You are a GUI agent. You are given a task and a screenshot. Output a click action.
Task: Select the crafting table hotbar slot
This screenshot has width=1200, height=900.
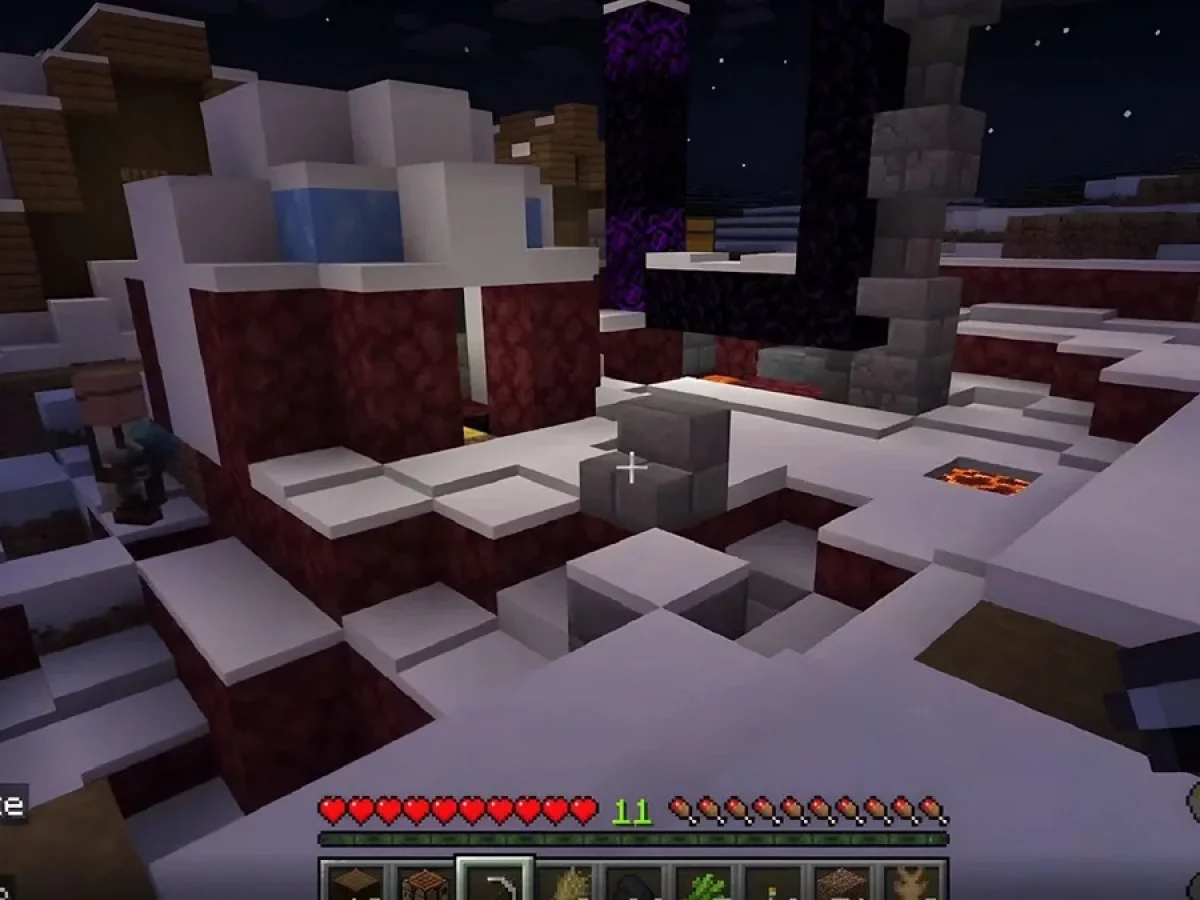point(424,884)
